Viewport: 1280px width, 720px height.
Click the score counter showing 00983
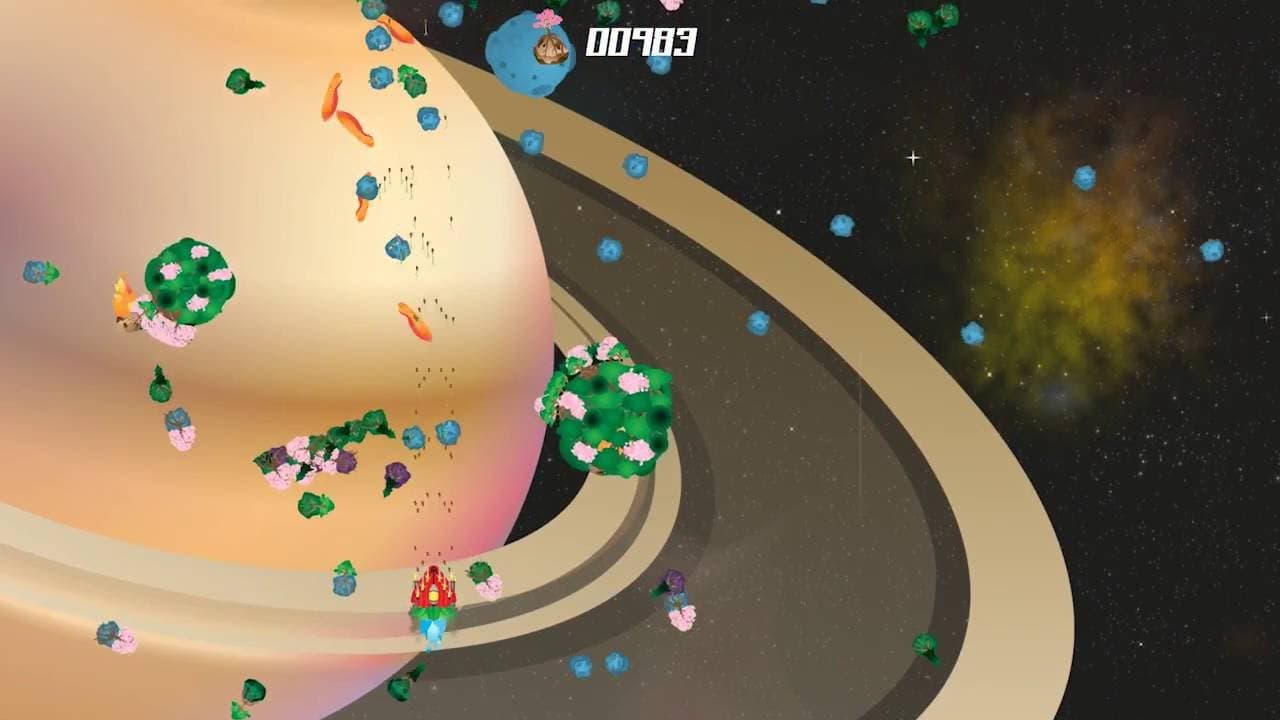pyautogui.click(x=643, y=42)
